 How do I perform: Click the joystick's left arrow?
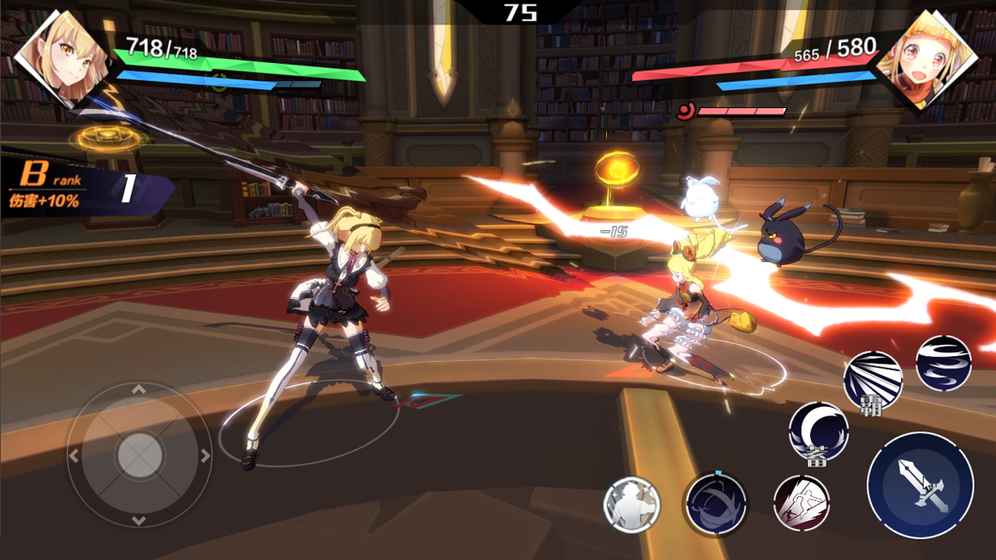coord(73,456)
